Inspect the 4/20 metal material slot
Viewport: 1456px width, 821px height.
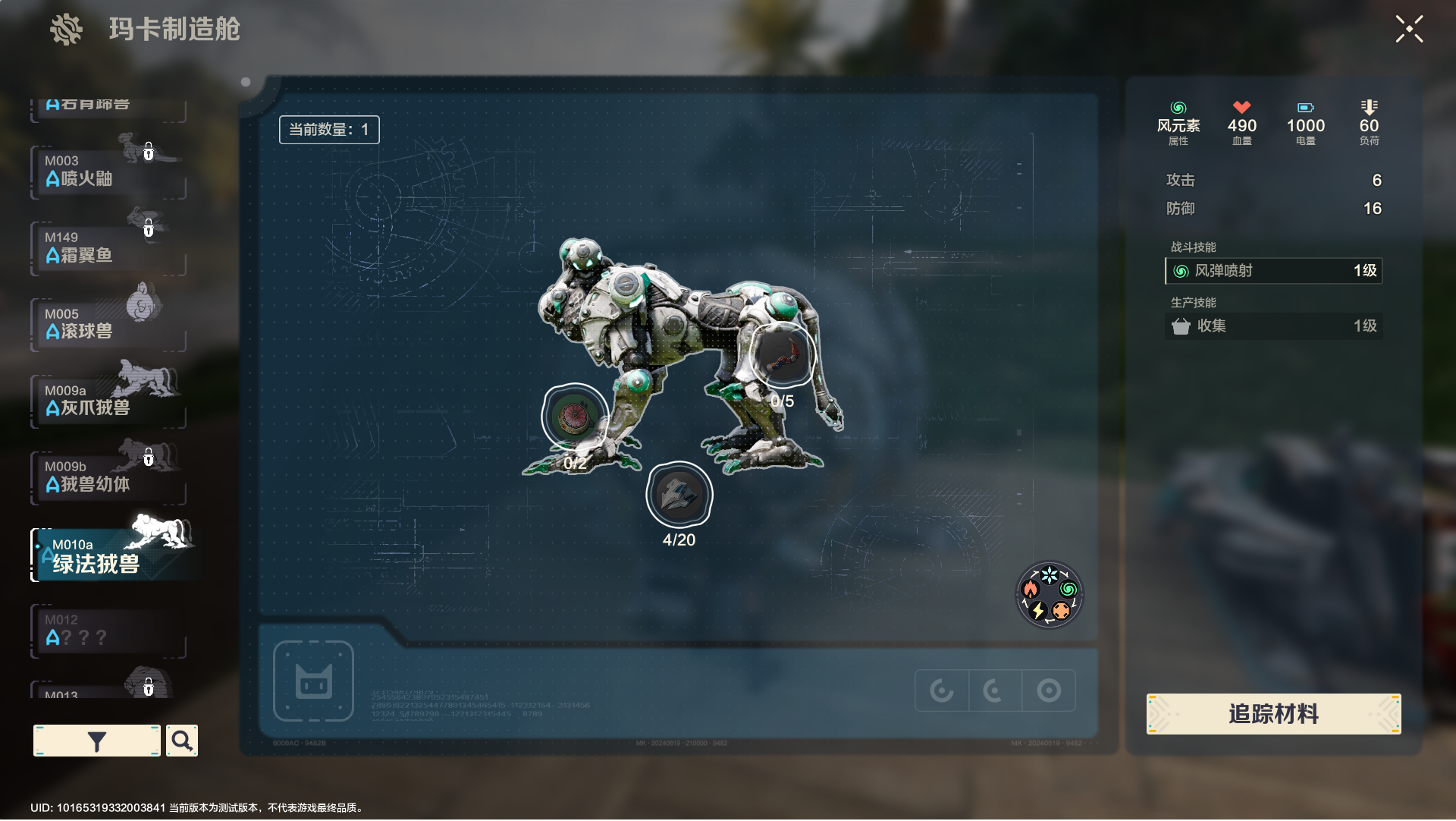(x=679, y=495)
